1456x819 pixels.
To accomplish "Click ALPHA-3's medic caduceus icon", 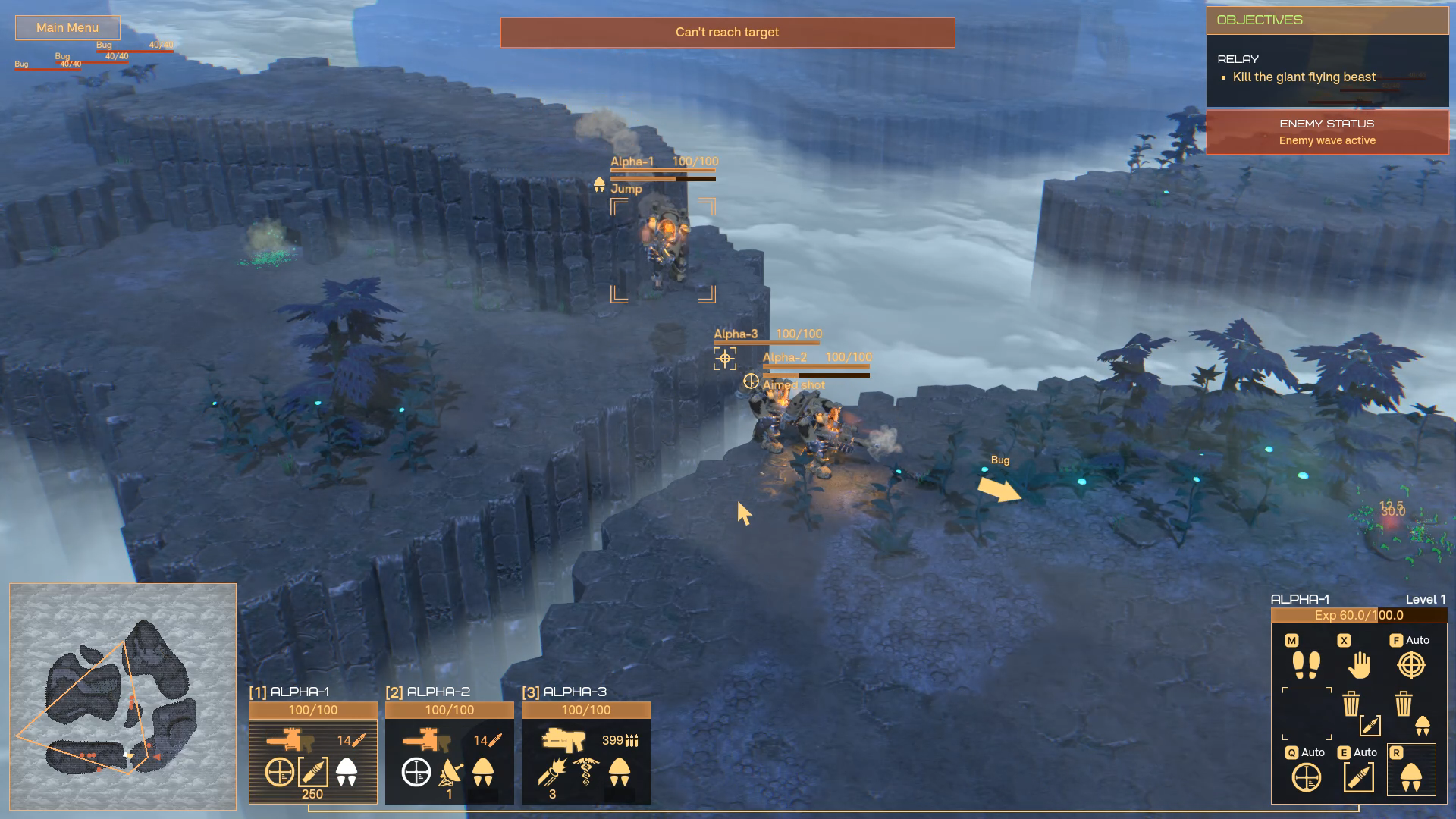I will (x=585, y=772).
